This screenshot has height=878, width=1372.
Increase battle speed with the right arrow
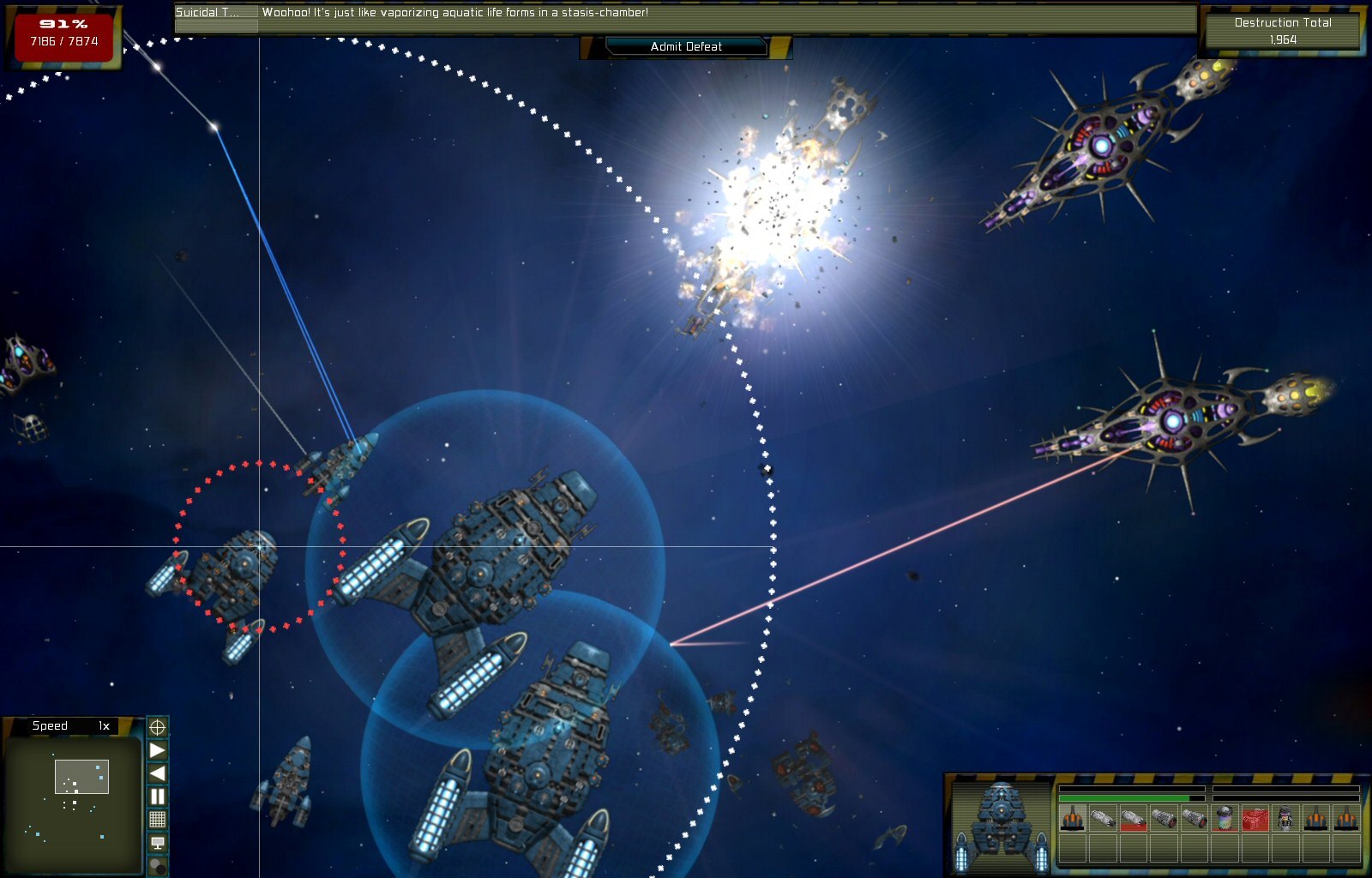pyautogui.click(x=158, y=751)
